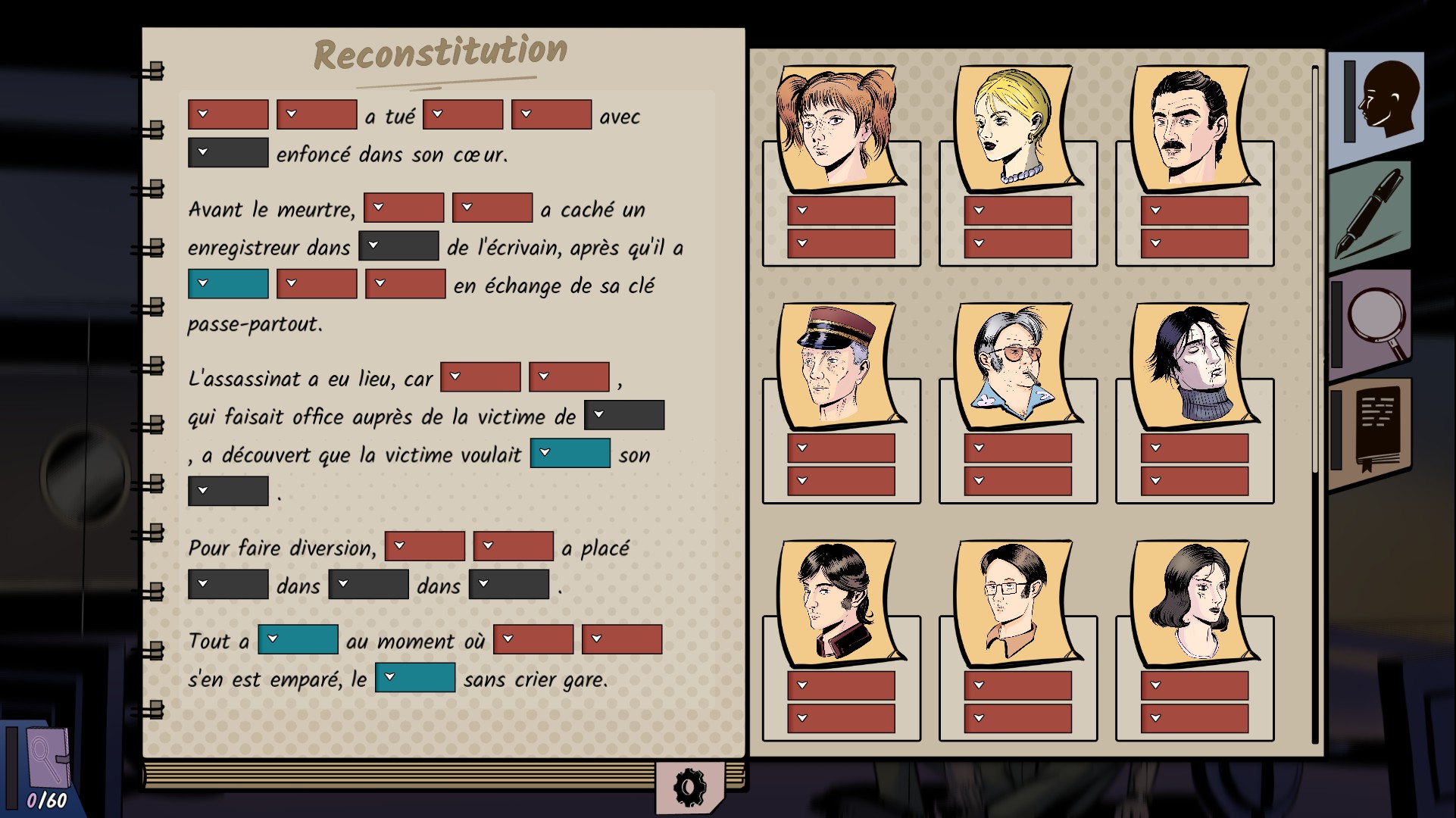Open the dark dropdown before 'de l'écrivain'

pyautogui.click(x=398, y=246)
